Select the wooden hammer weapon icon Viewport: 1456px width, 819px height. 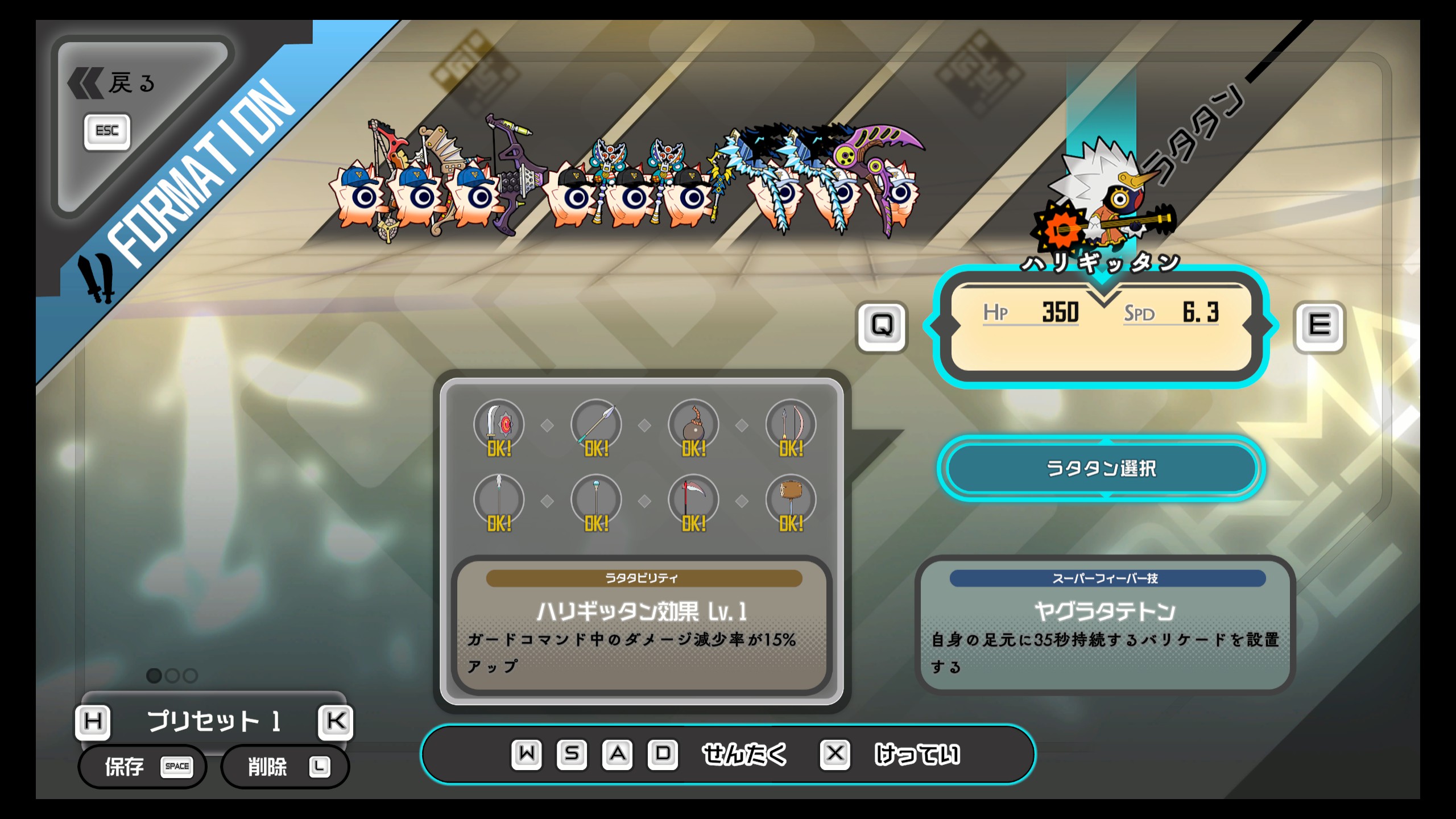[x=791, y=500]
